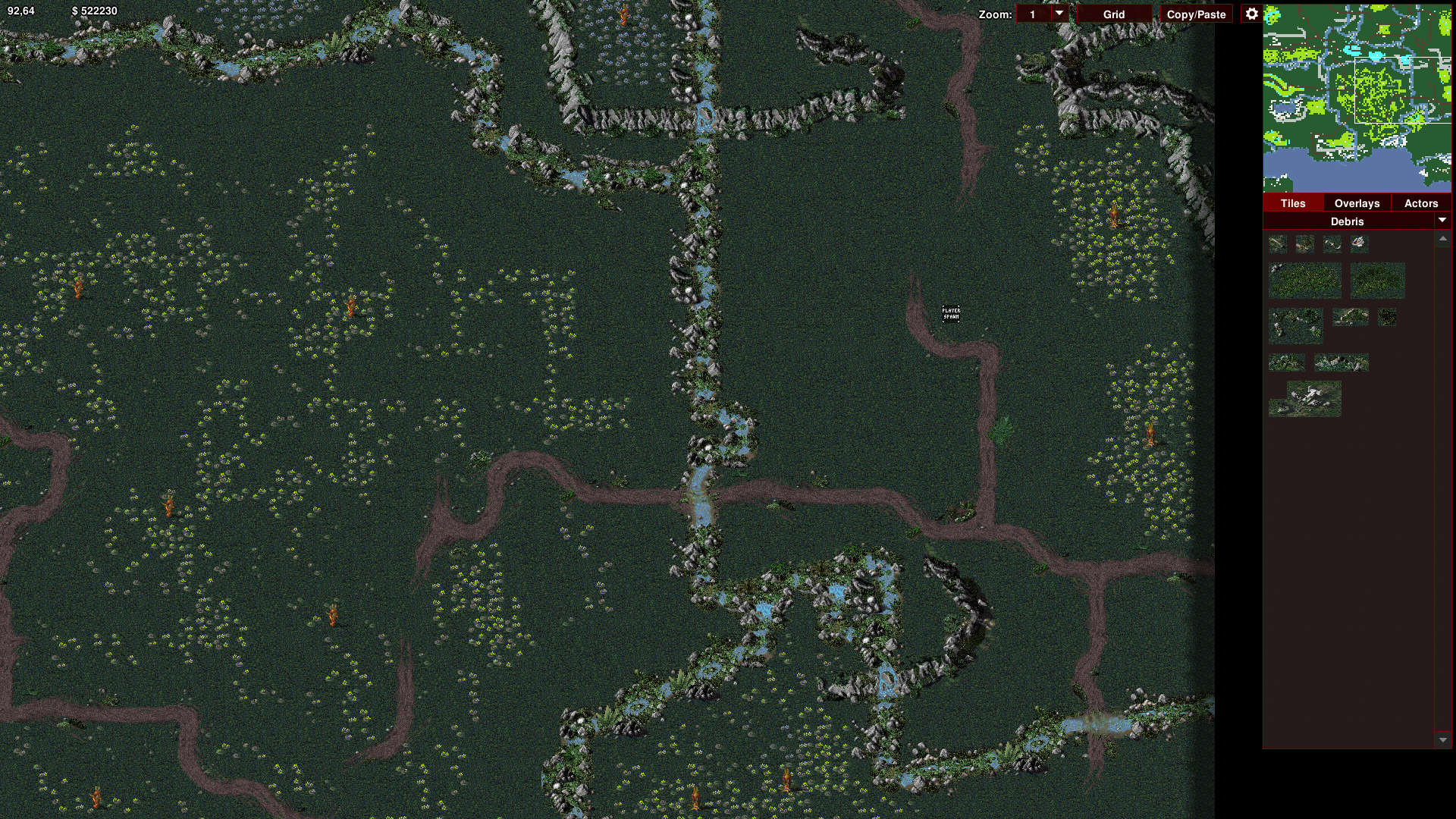Toggle the Grid overlay button
Screen dimensions: 1456x819
(x=1113, y=14)
